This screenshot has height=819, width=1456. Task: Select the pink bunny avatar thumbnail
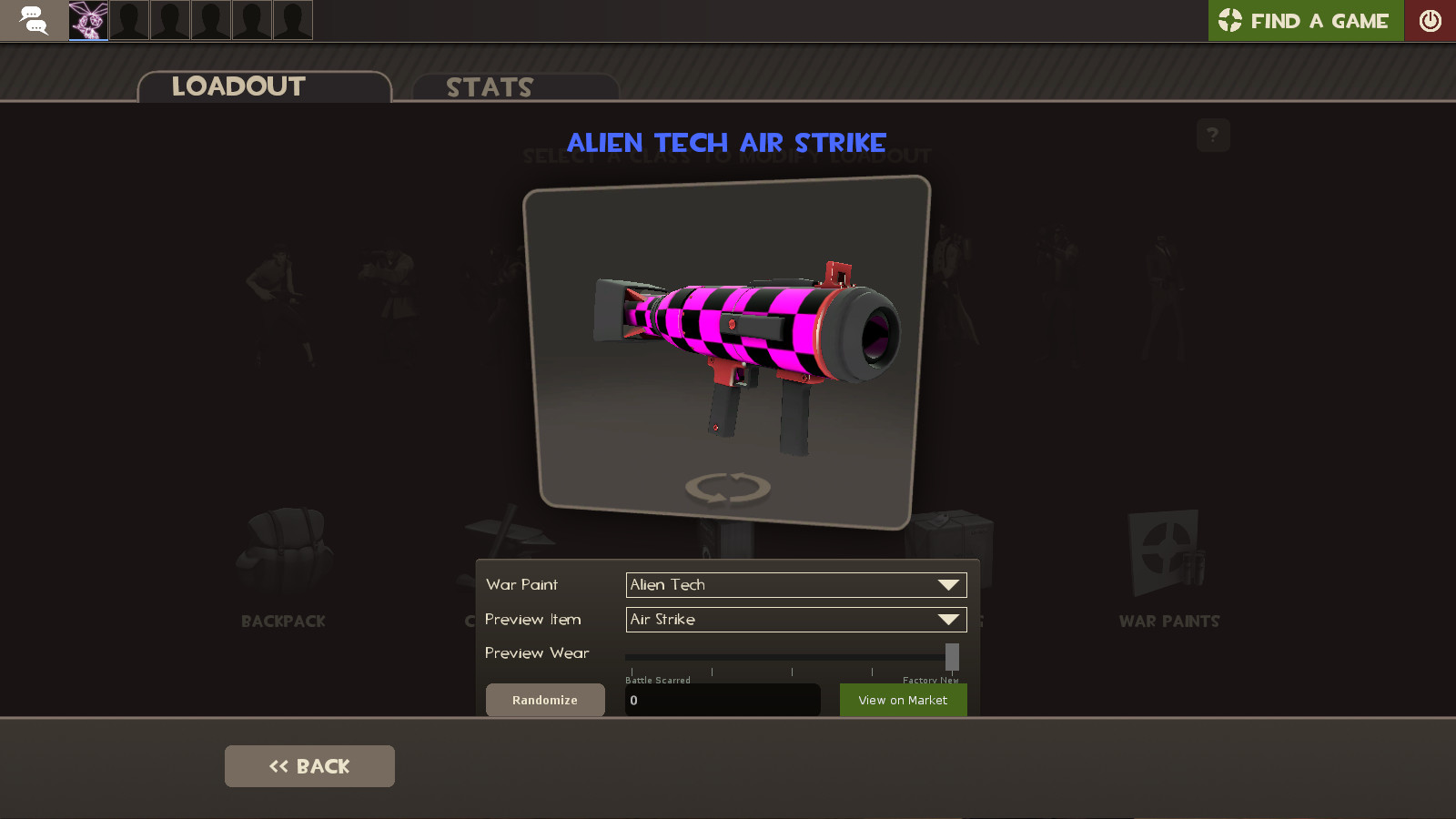(87, 20)
